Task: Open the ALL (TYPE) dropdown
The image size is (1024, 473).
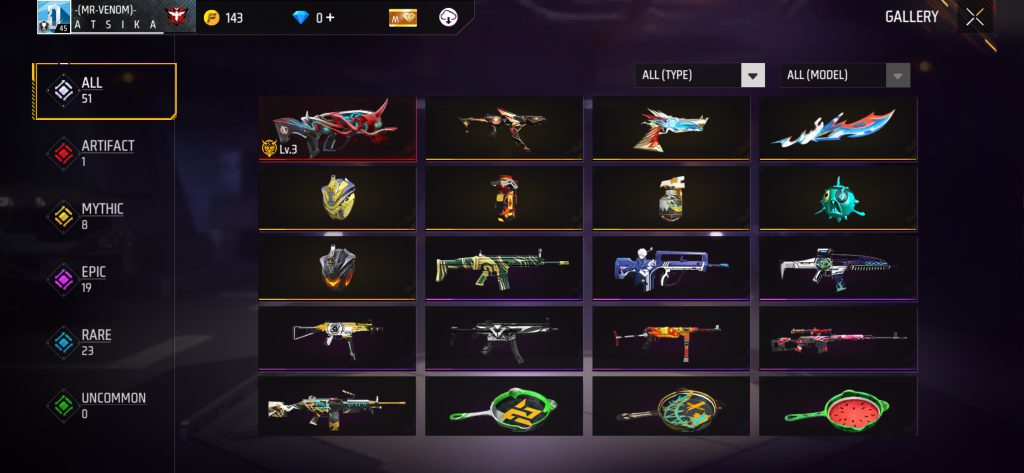Action: 700,75
